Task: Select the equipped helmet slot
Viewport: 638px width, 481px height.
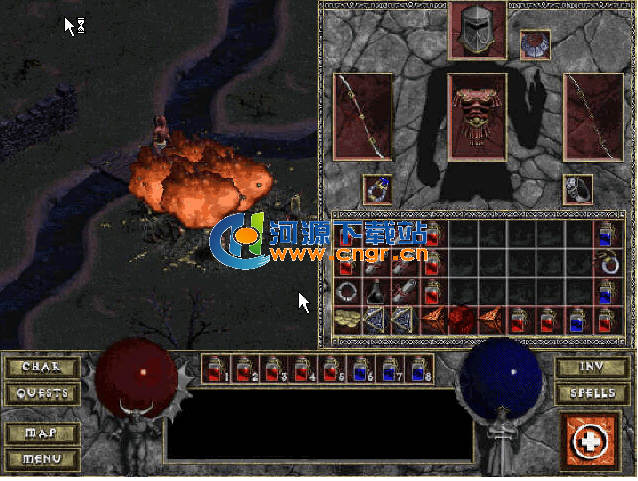Action: (476, 30)
